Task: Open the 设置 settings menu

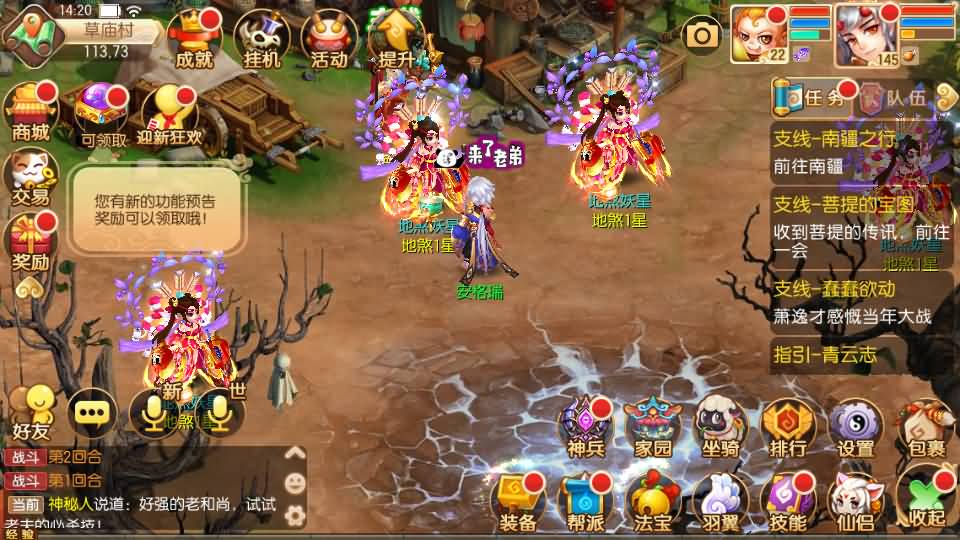Action: 856,428
